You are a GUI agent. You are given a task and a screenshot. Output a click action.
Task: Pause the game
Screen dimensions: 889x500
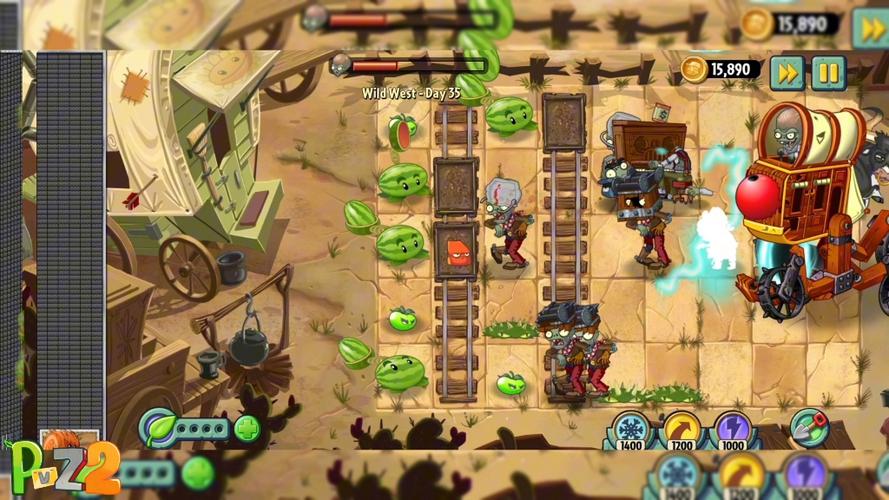(828, 72)
